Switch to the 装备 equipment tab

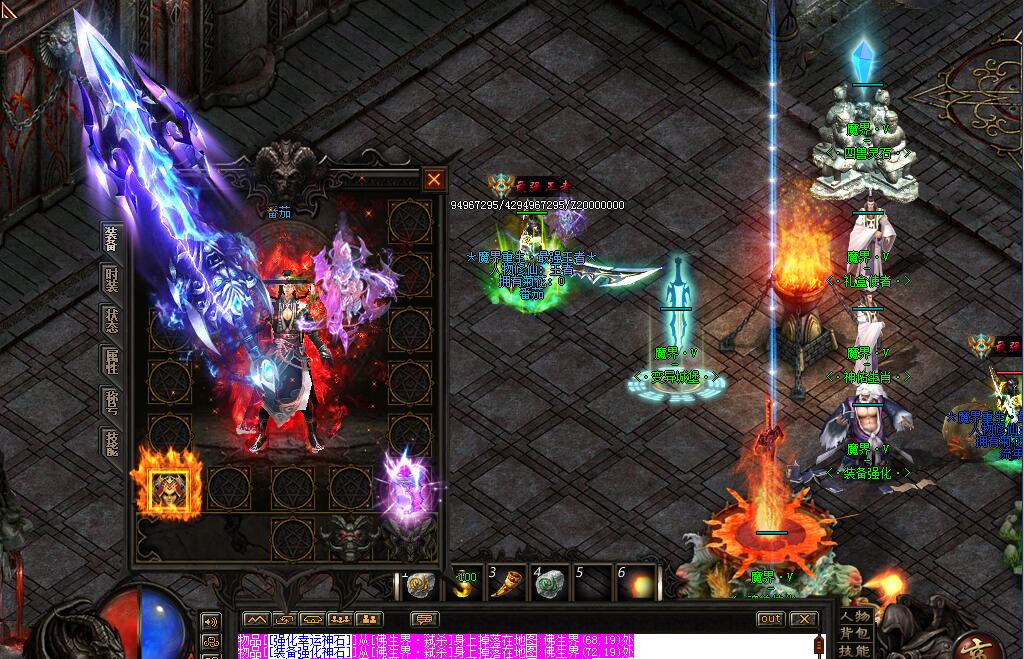click(112, 239)
